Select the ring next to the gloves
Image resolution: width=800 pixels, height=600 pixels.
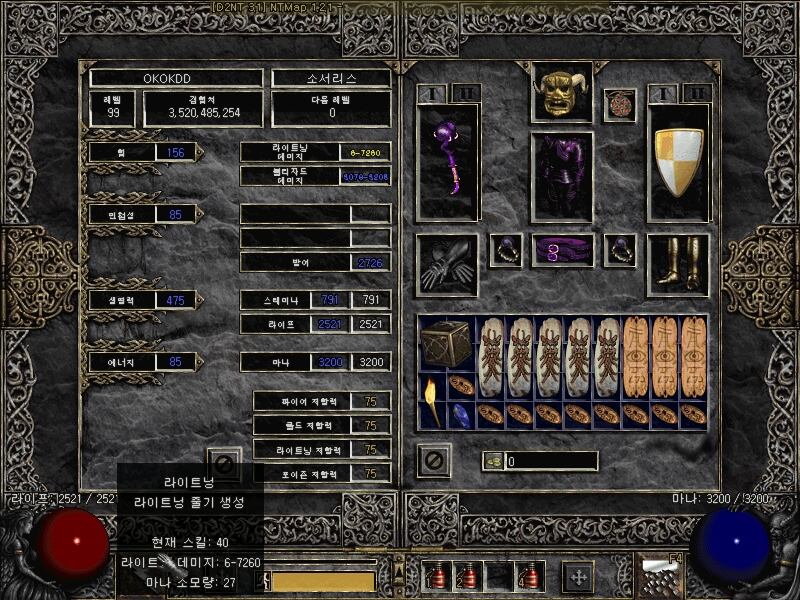[x=505, y=250]
